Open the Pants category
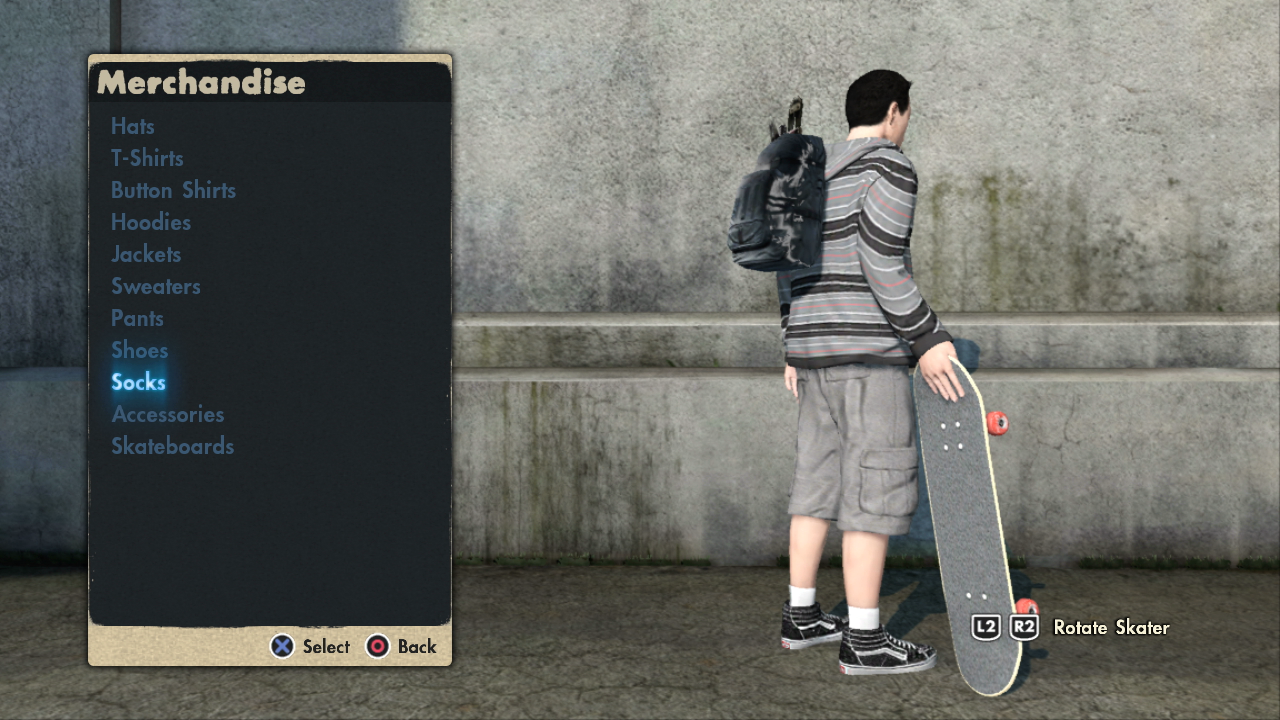 click(137, 318)
